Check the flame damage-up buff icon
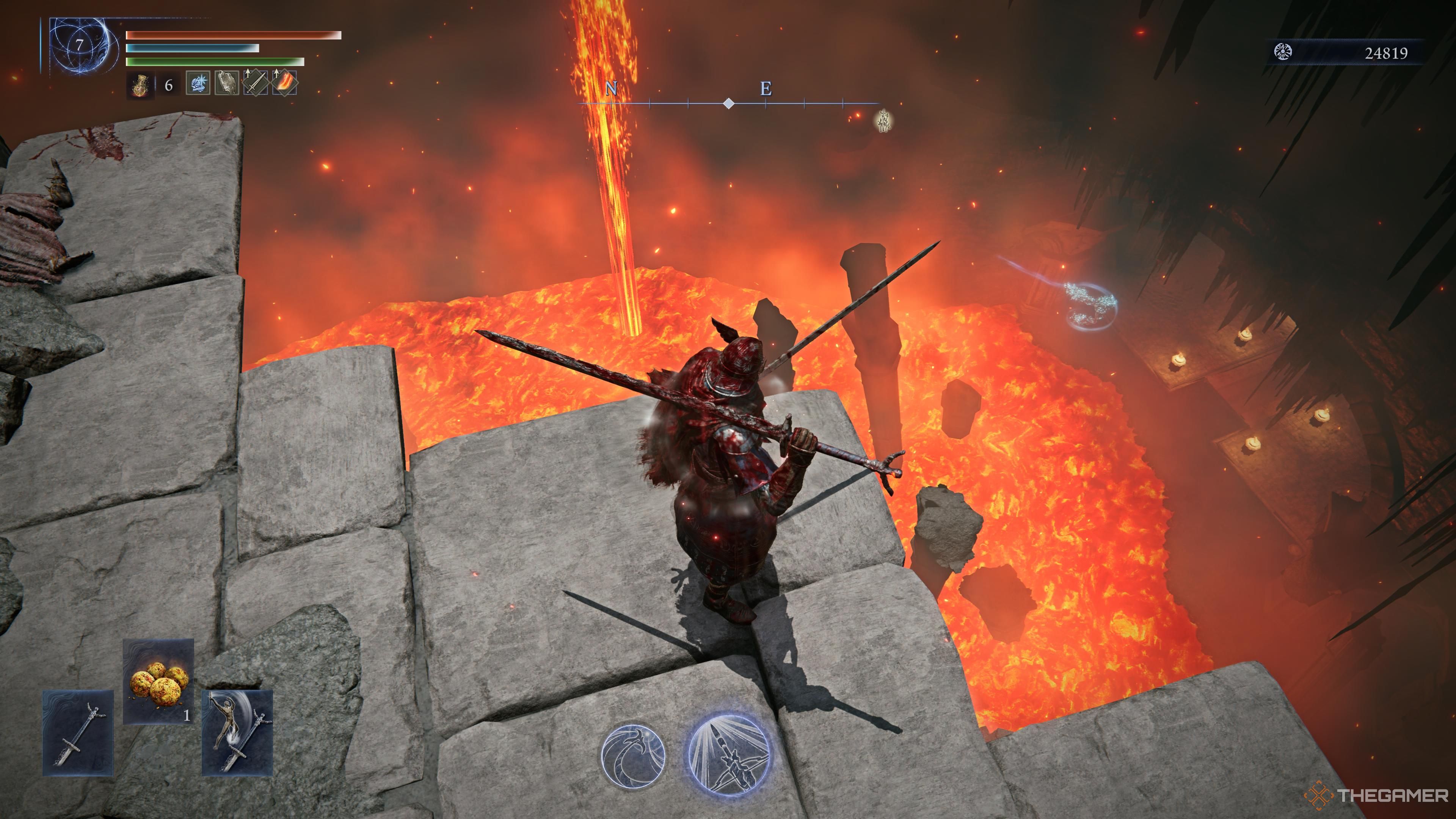The height and width of the screenshot is (819, 1456). tap(284, 84)
